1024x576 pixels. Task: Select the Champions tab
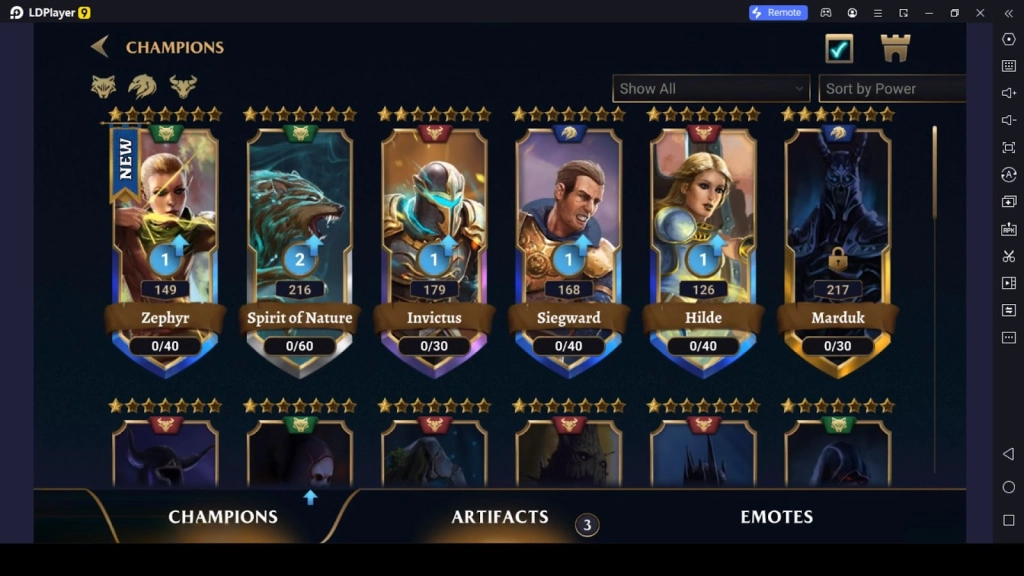(x=223, y=517)
